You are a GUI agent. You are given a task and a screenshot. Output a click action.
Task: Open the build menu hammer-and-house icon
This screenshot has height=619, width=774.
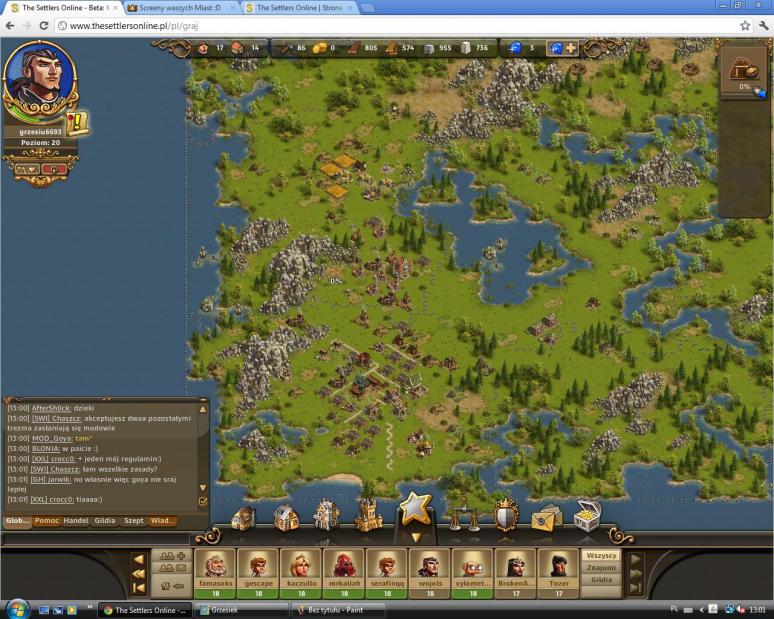tap(287, 517)
